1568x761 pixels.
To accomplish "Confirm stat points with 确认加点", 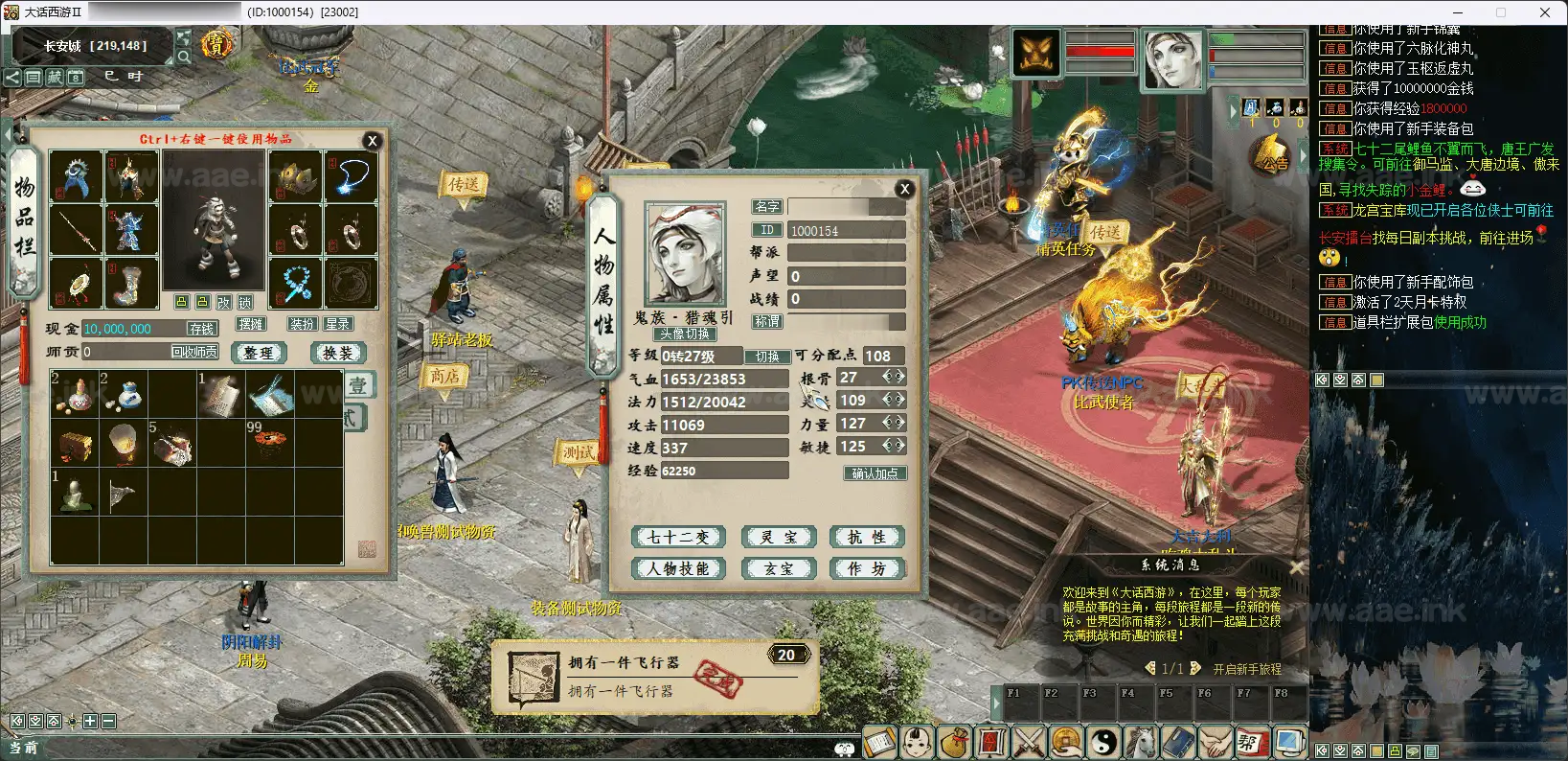I will tap(875, 473).
